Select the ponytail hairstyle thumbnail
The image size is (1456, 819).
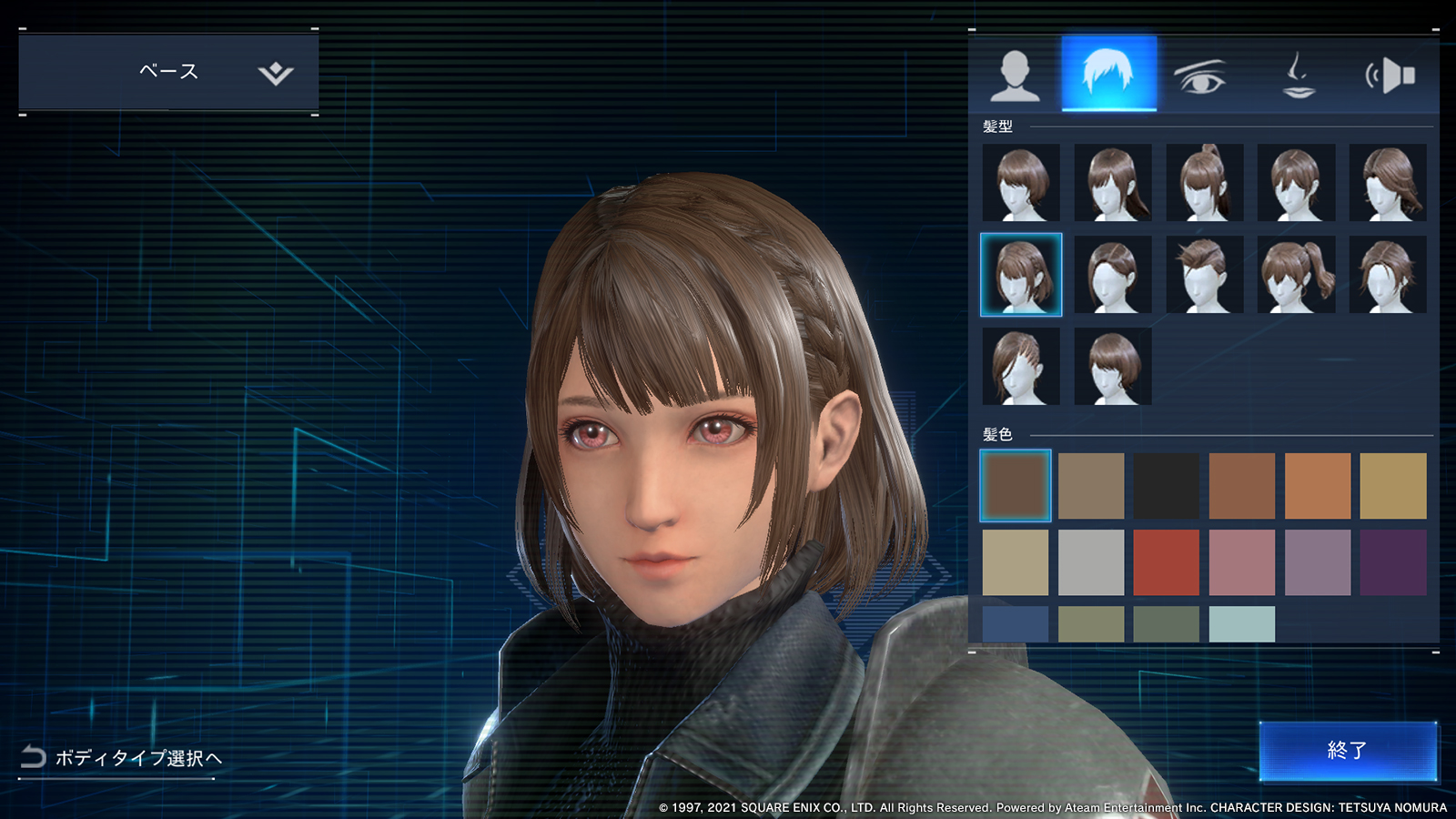tap(1207, 181)
